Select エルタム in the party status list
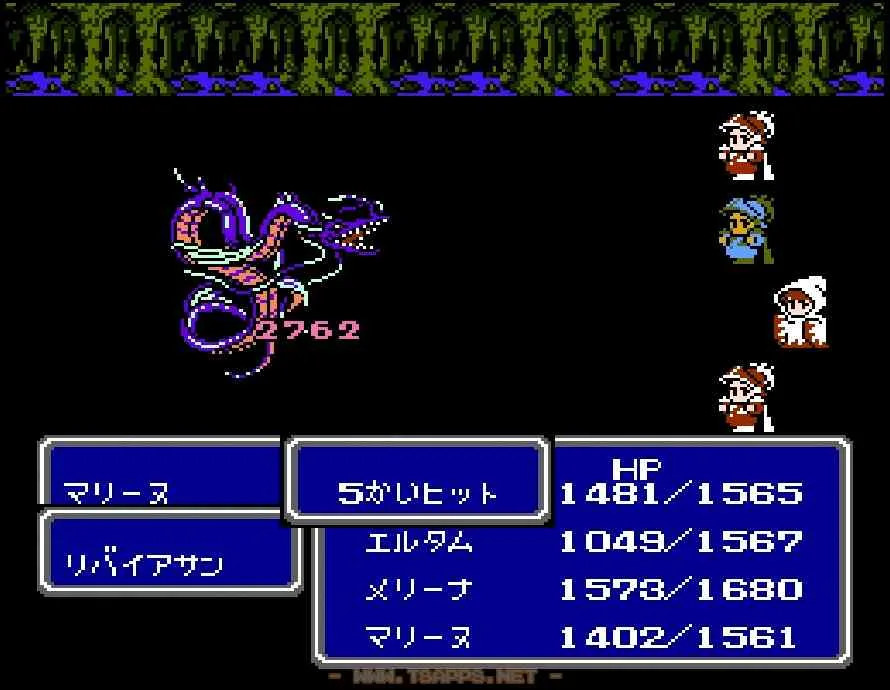 (x=419, y=542)
